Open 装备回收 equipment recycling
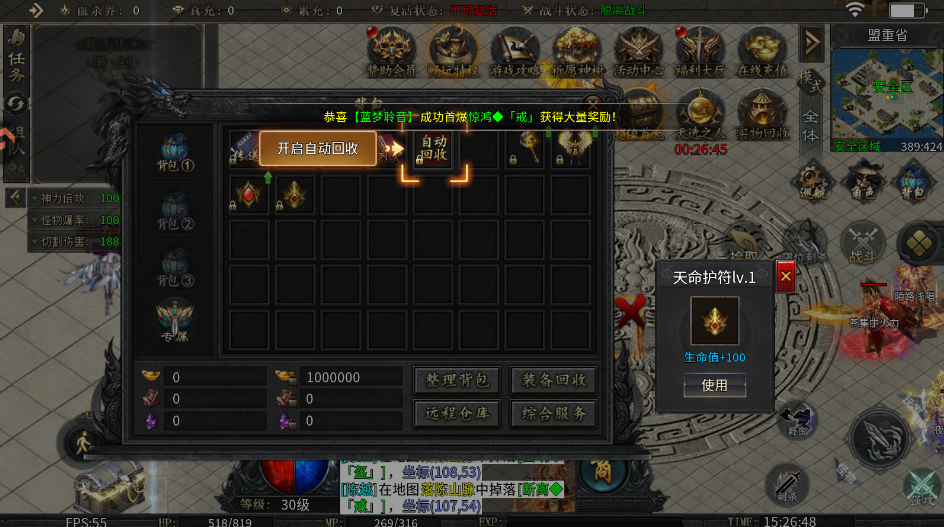This screenshot has width=944, height=527. [553, 380]
